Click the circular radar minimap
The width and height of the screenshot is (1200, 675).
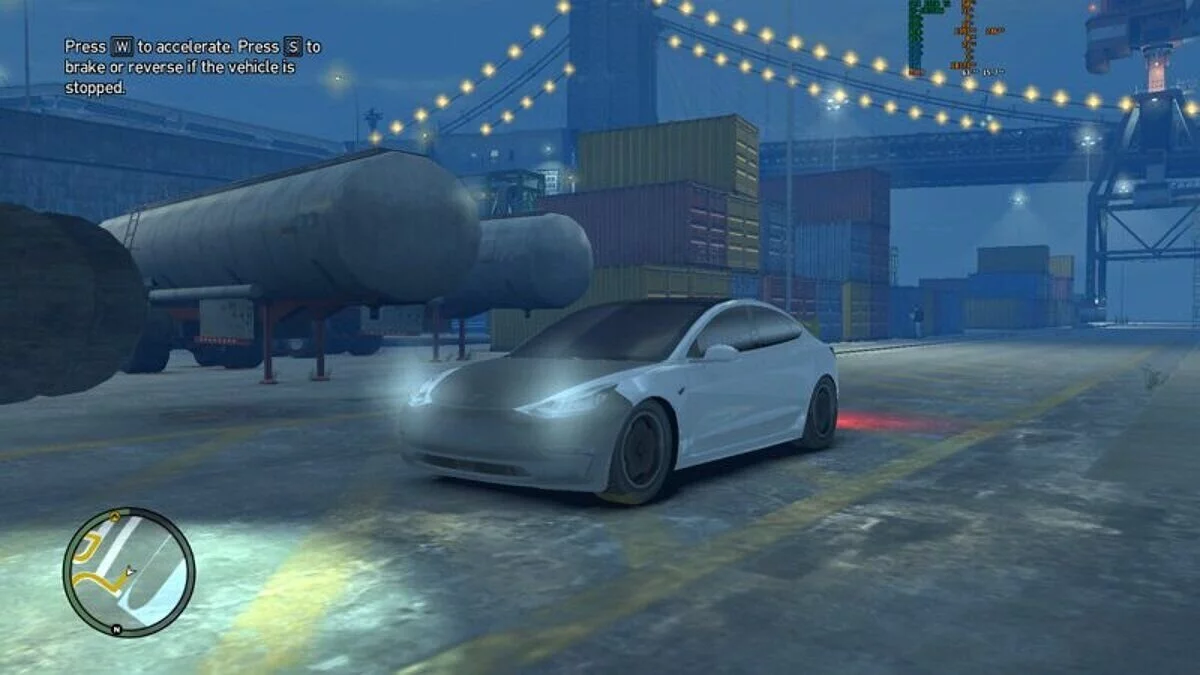(x=129, y=572)
